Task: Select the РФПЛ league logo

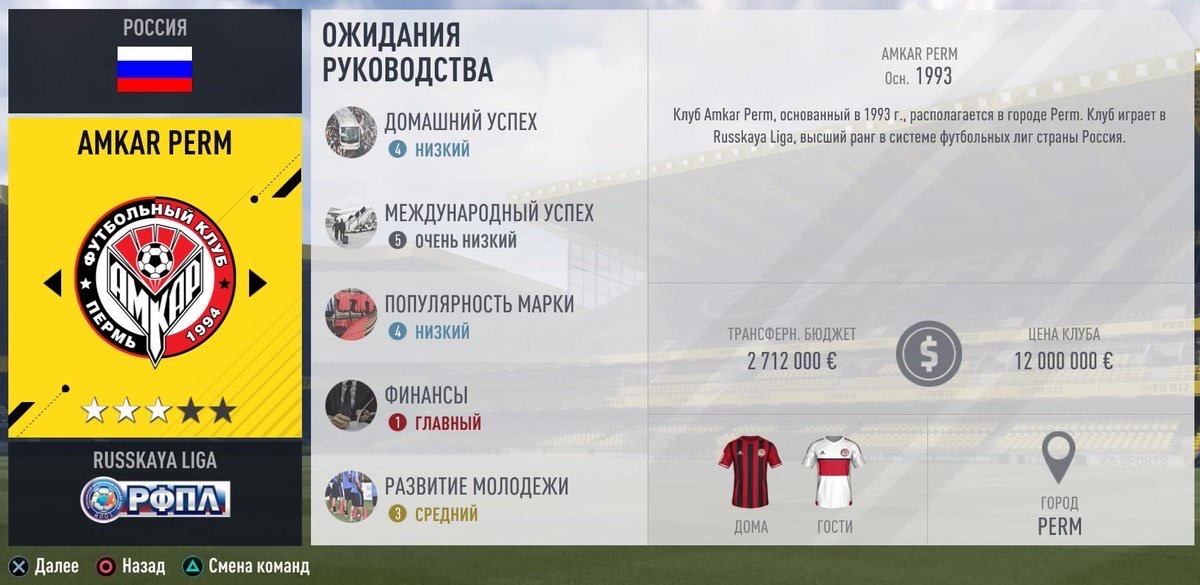Action: pos(155,498)
